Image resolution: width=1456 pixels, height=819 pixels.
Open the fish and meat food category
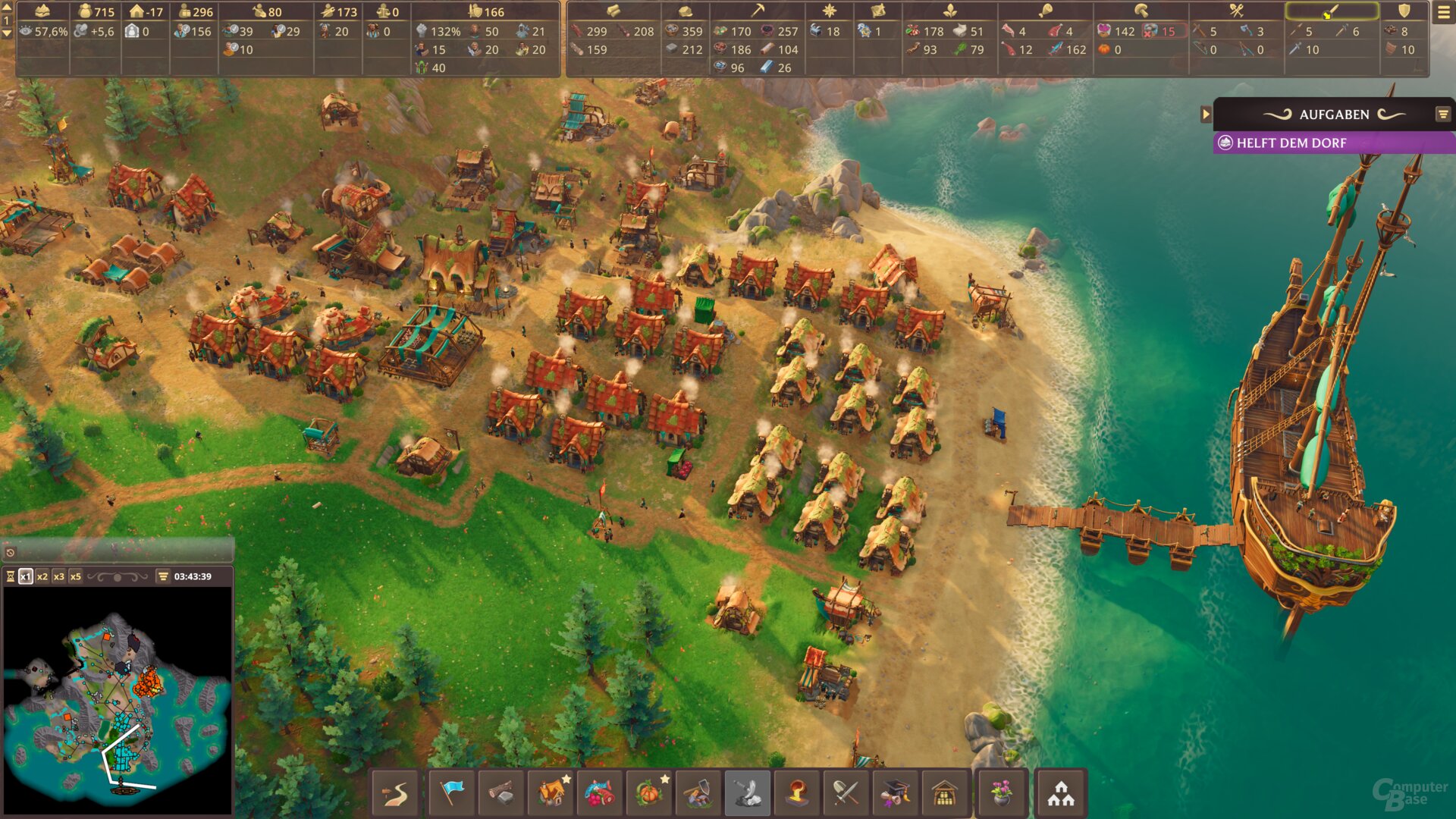(600, 793)
